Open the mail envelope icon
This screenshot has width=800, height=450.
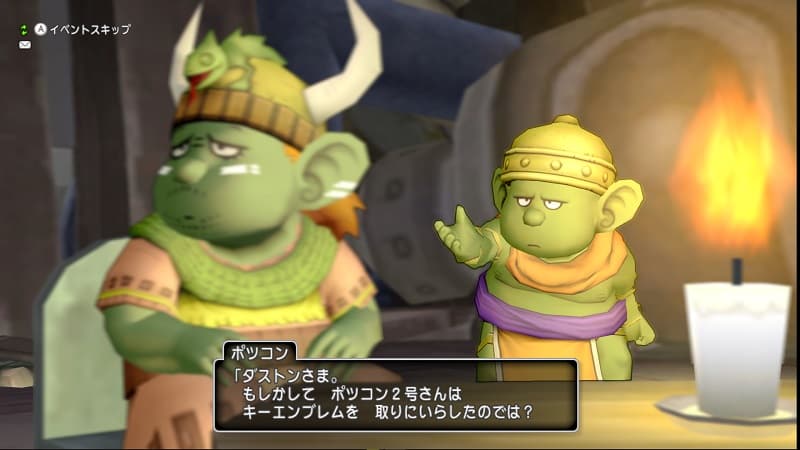point(24,45)
